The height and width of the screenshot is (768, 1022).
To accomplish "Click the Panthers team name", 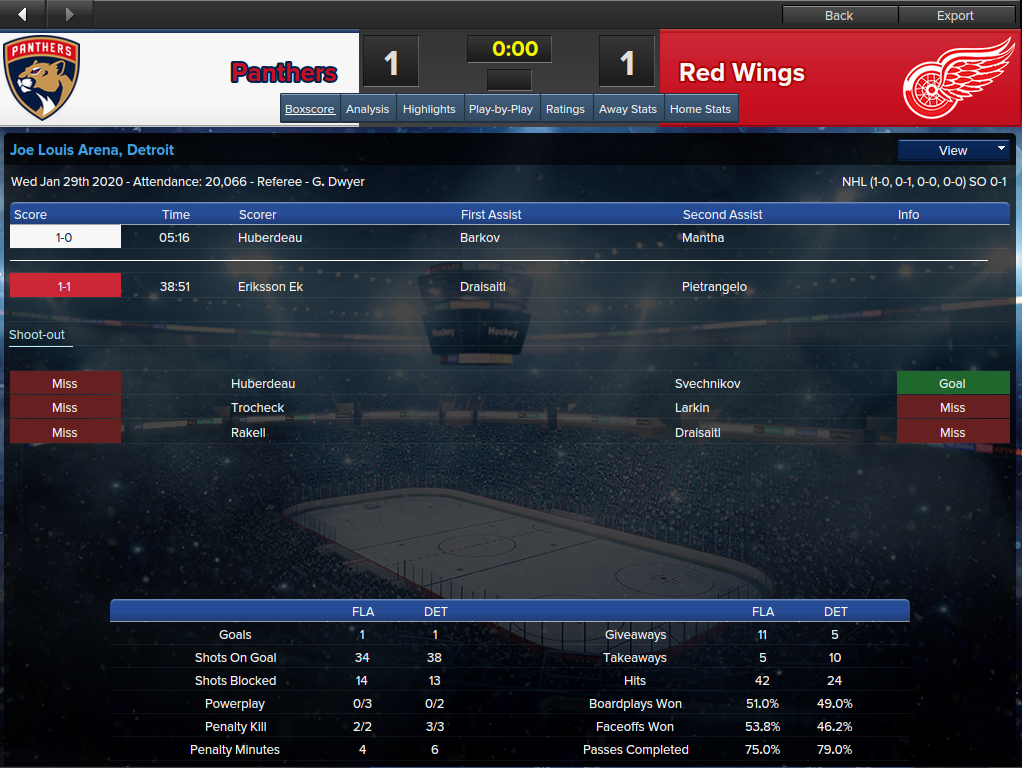I will [x=284, y=73].
